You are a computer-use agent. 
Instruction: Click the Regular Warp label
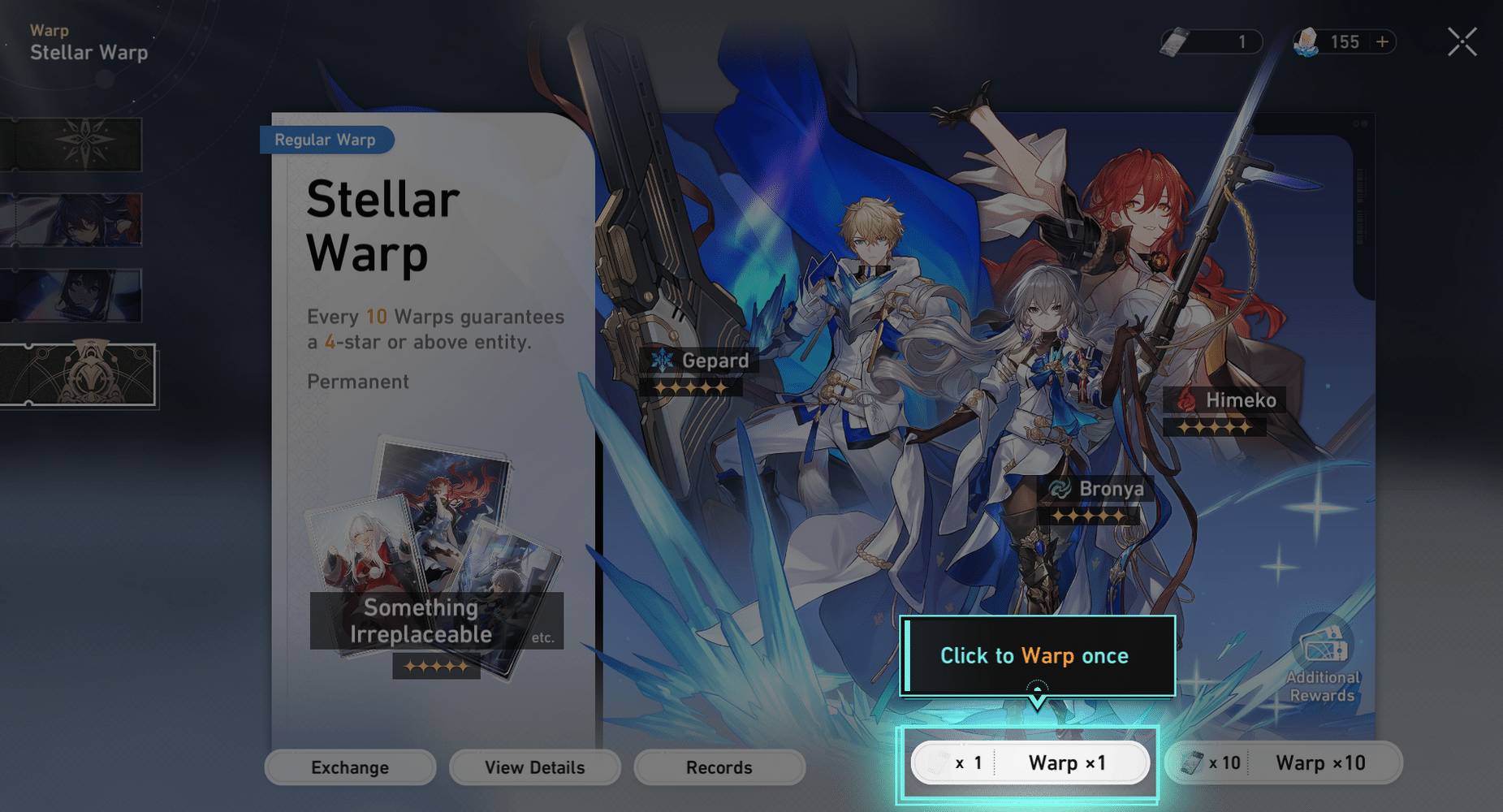(326, 140)
